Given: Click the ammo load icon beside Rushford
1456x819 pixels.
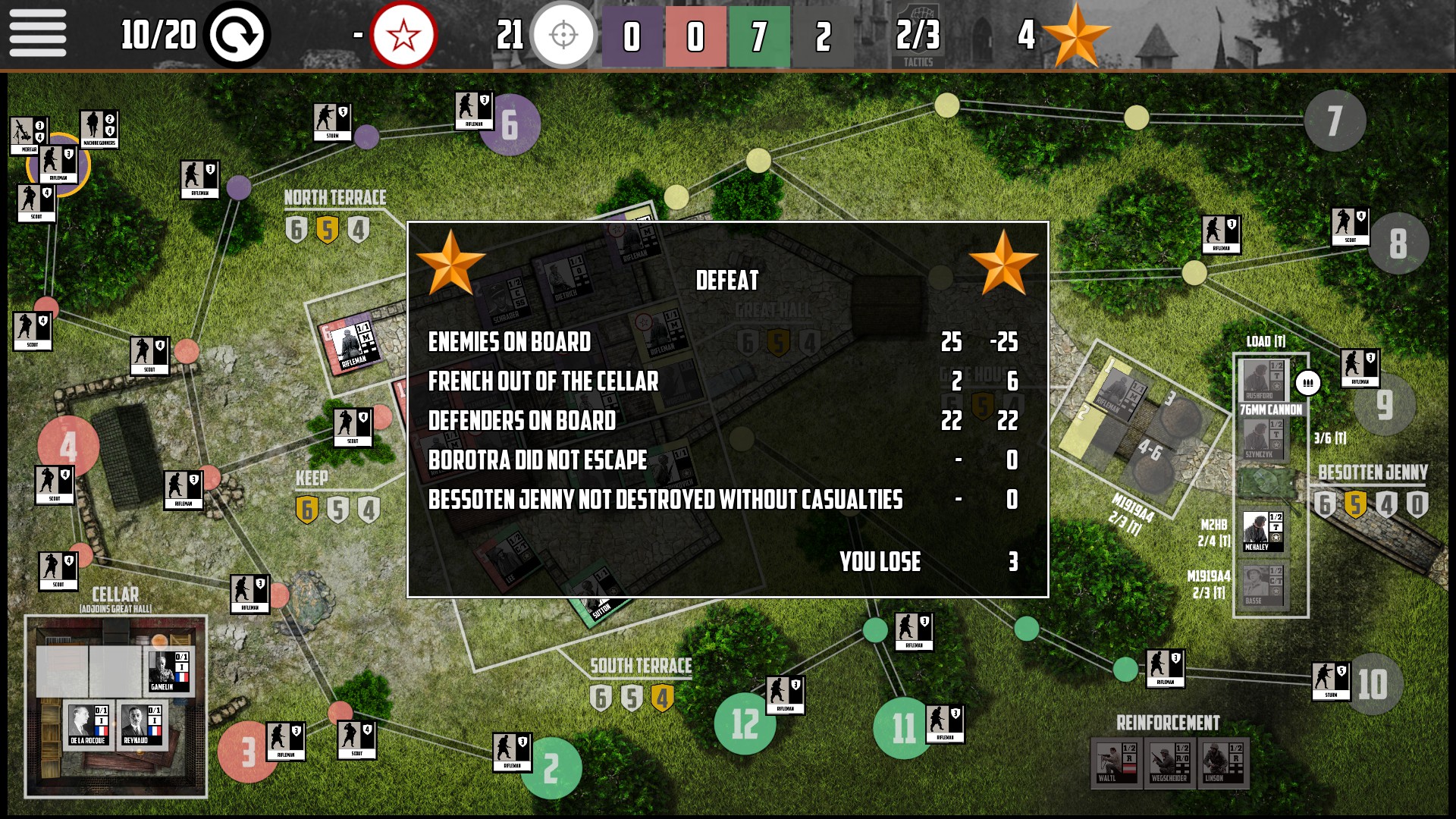Looking at the screenshot, I should [1308, 383].
